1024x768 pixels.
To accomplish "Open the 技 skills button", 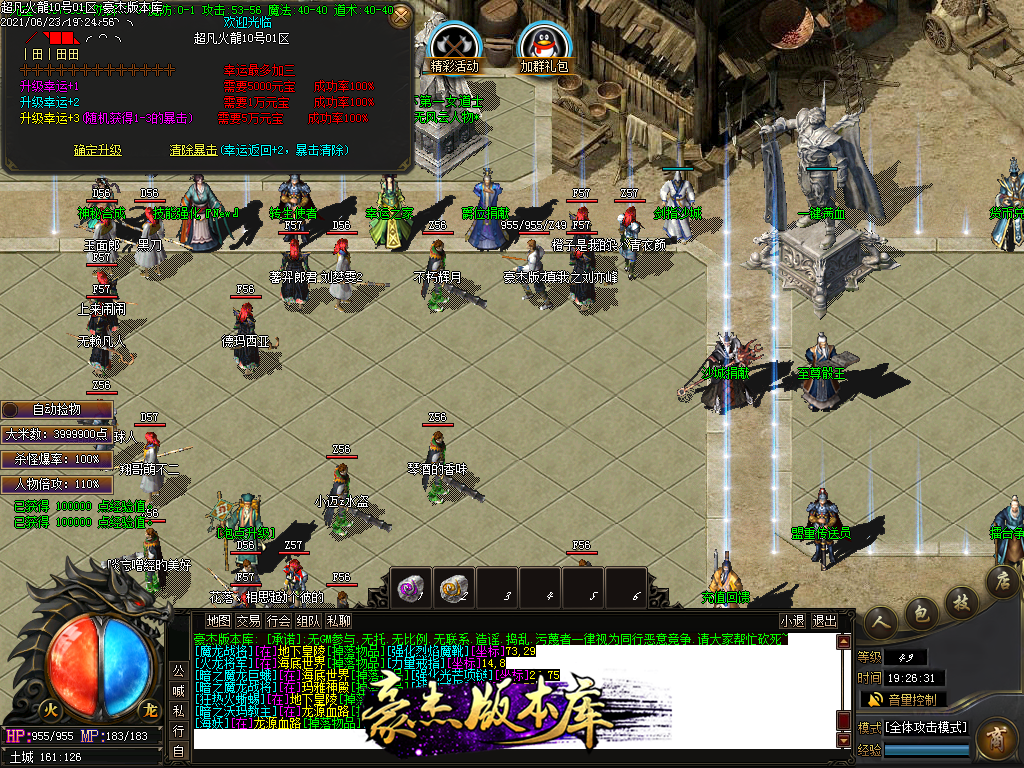I will coord(961,601).
